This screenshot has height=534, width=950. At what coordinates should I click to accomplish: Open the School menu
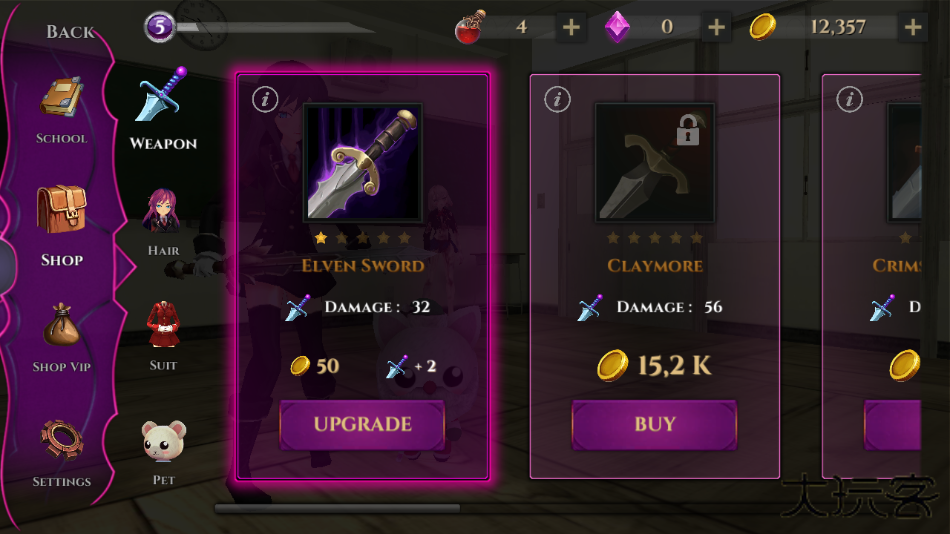(x=62, y=110)
